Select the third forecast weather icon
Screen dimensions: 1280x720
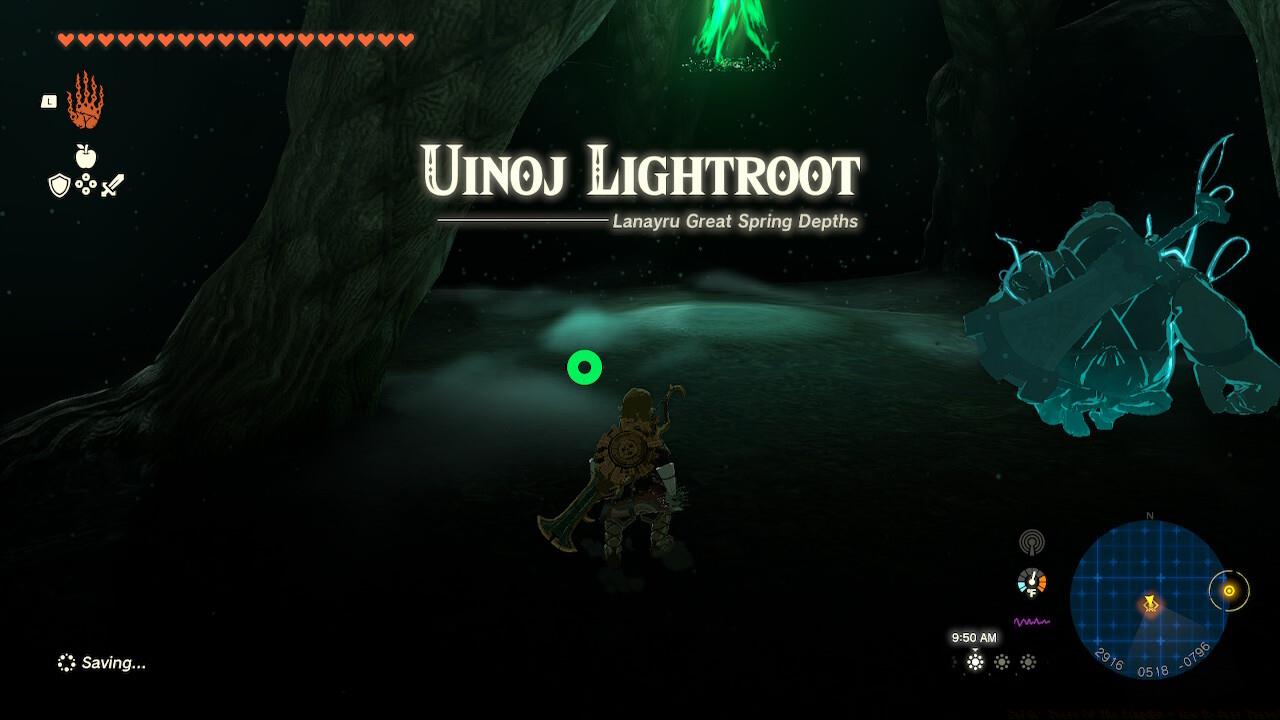tap(1027, 661)
